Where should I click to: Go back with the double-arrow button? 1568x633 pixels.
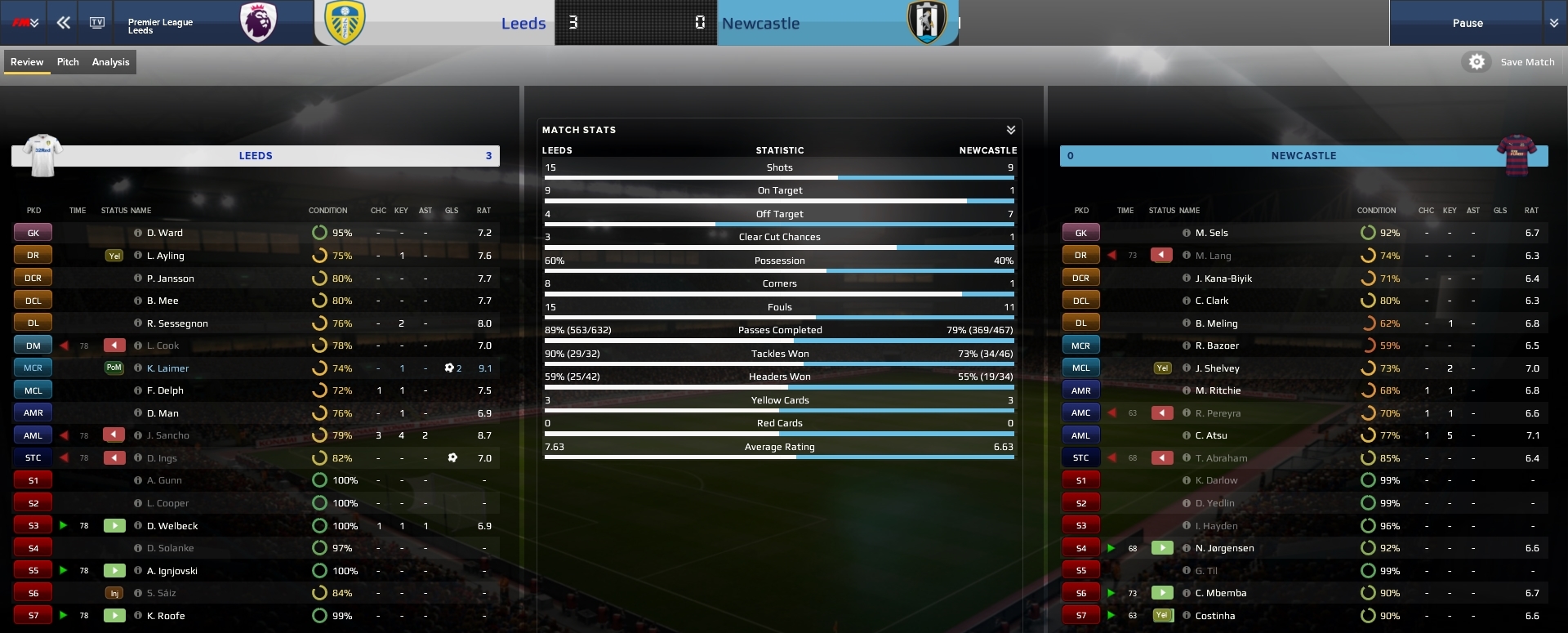63,23
